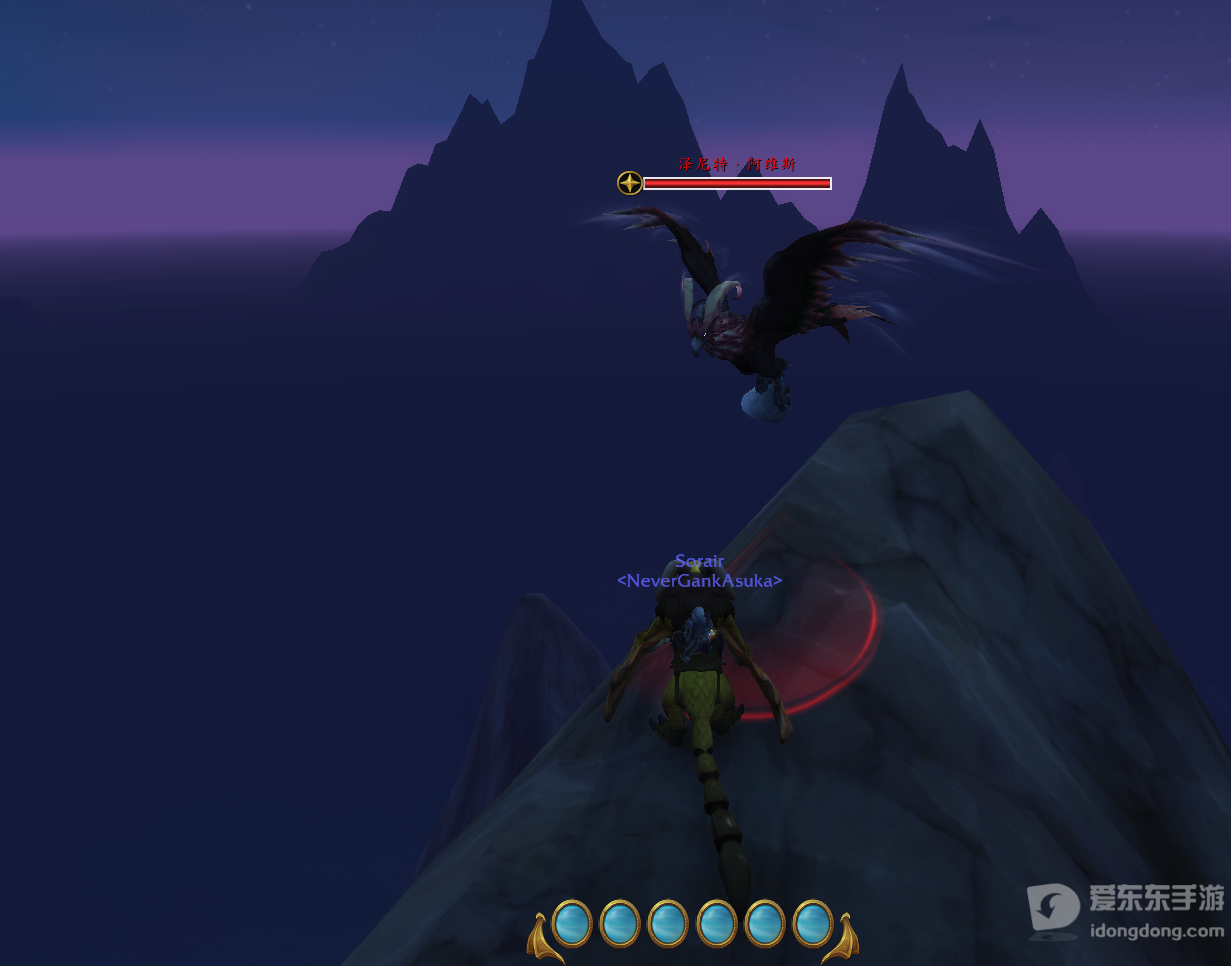Select the player nameplate Sorair
Viewport: 1231px width, 966px height.
tap(699, 561)
